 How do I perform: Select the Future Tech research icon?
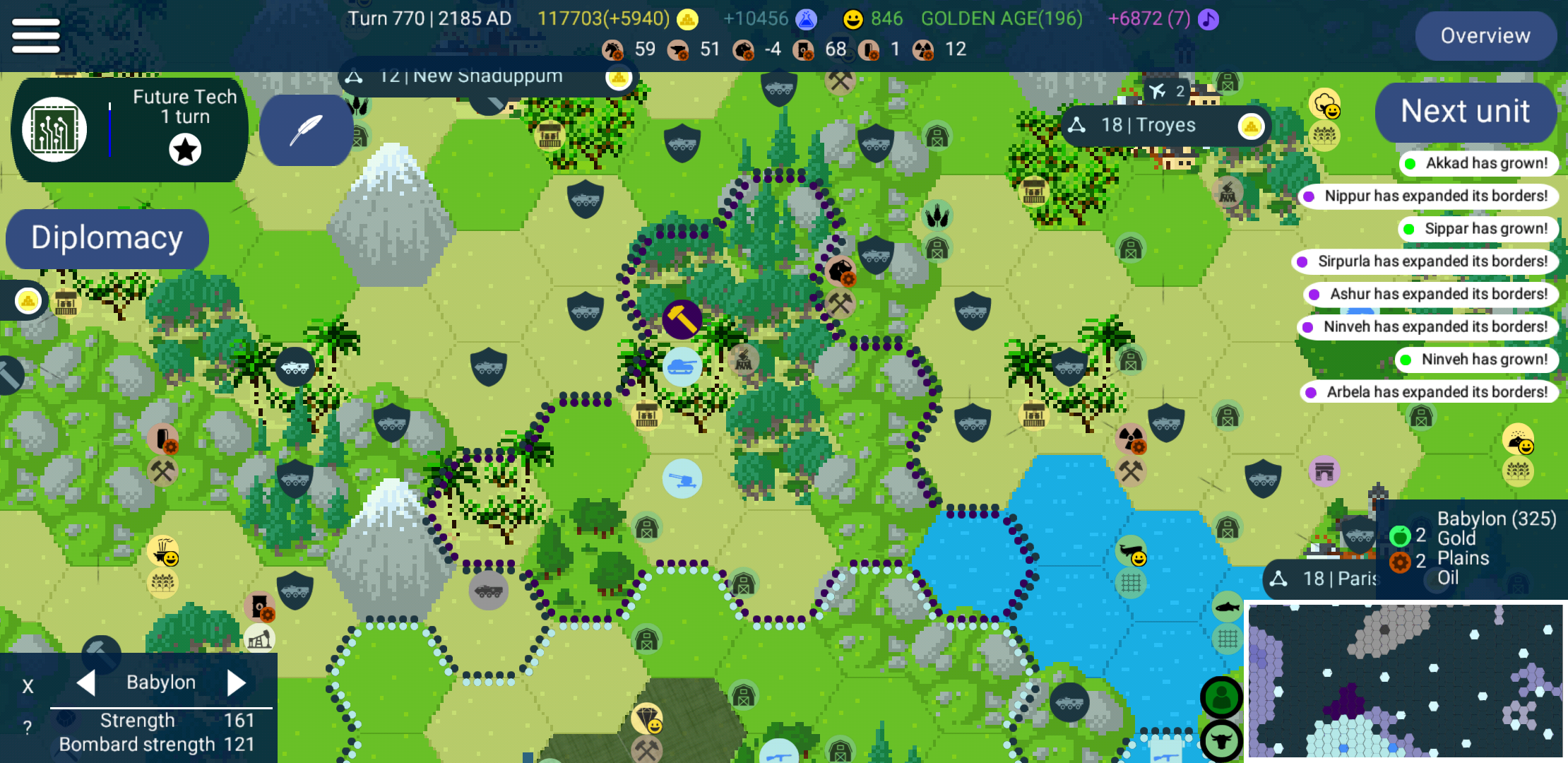pos(54,129)
